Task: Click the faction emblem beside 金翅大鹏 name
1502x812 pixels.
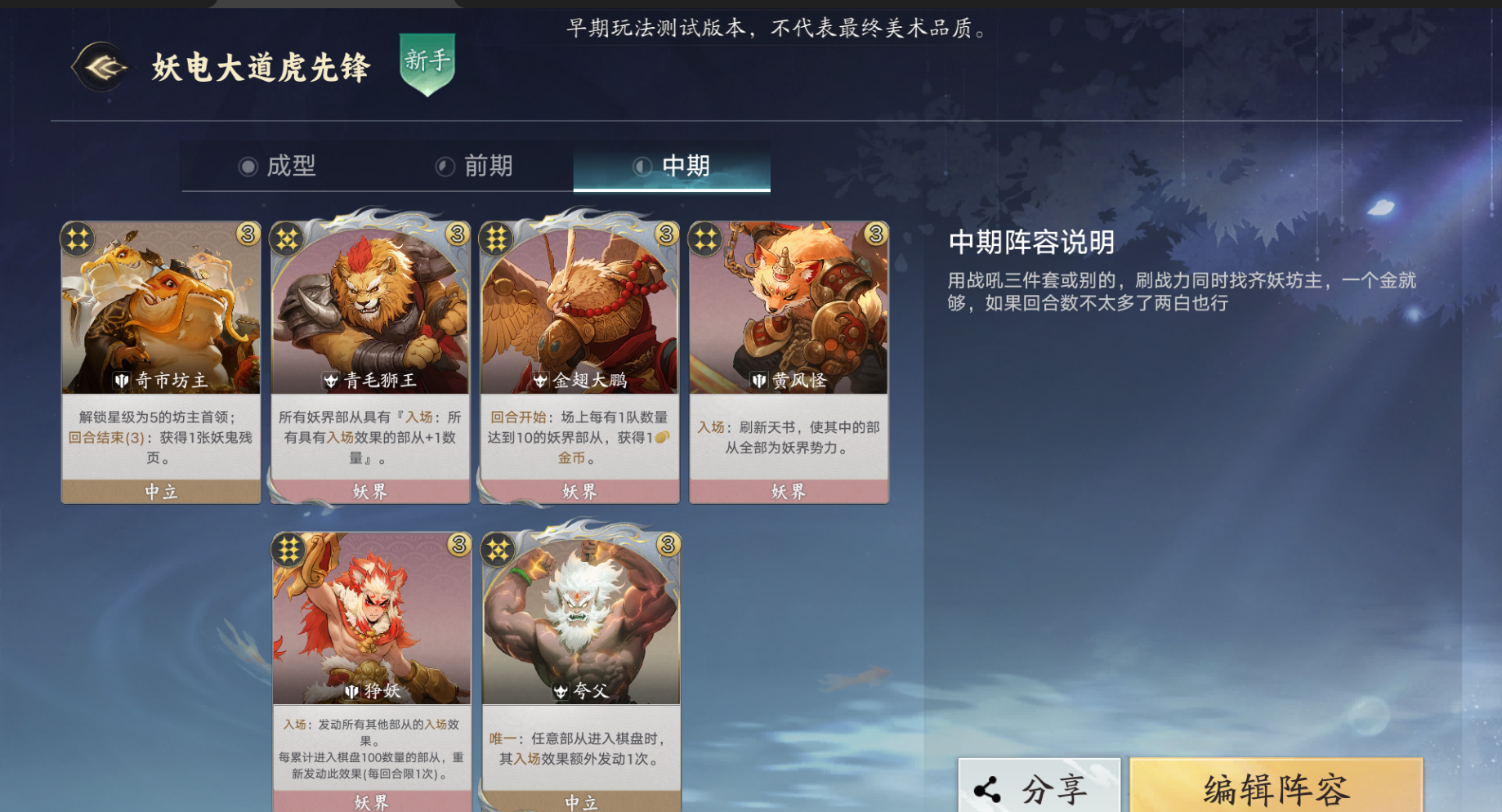Action: [541, 379]
